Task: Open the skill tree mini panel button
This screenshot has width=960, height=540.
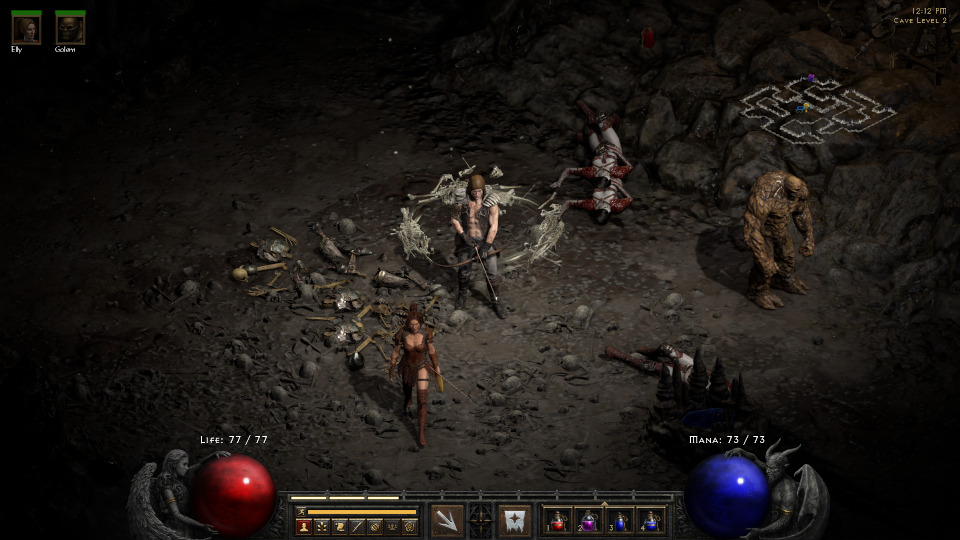Action: tap(322, 526)
